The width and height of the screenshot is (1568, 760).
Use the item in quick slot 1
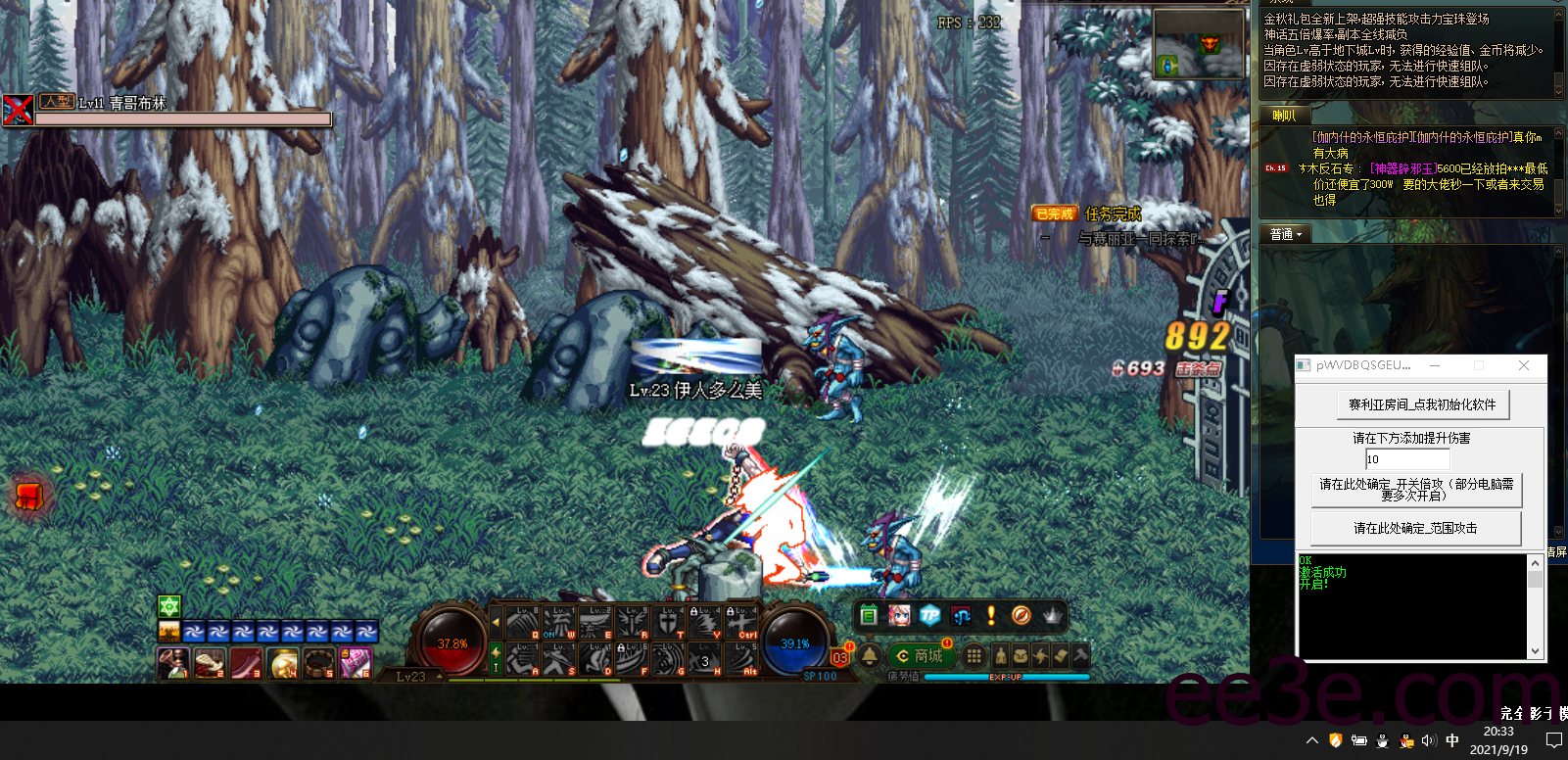[x=172, y=663]
